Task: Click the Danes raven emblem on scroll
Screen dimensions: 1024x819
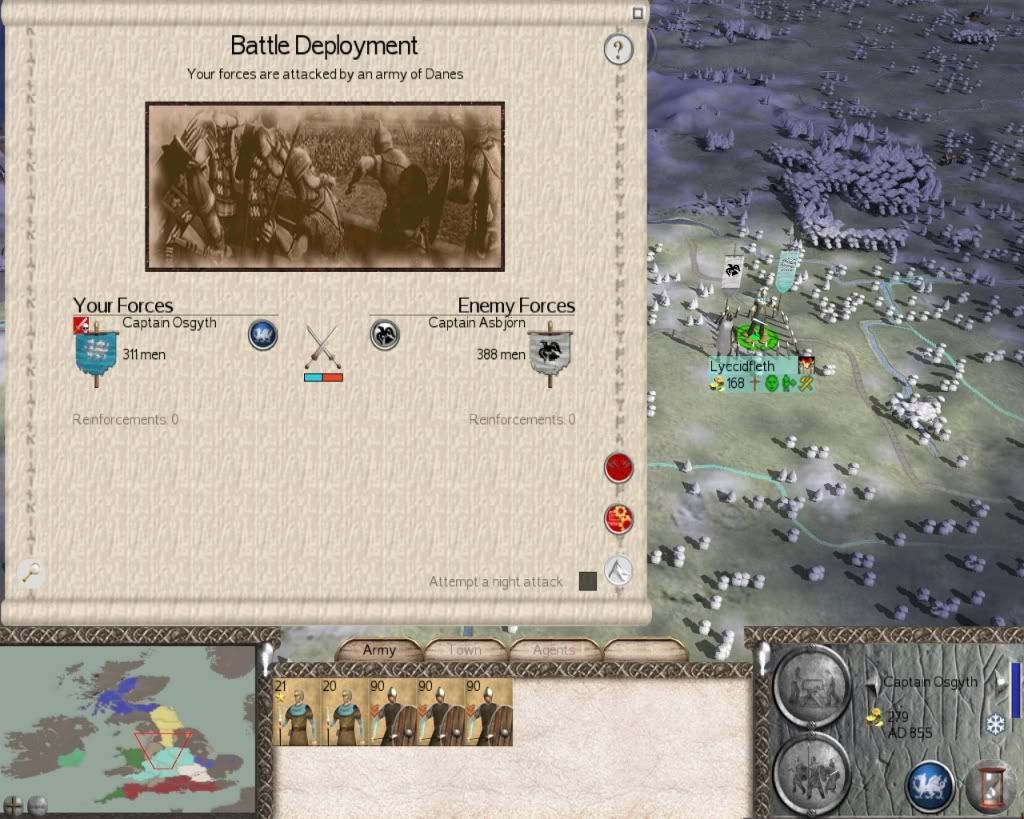Action: tap(385, 335)
